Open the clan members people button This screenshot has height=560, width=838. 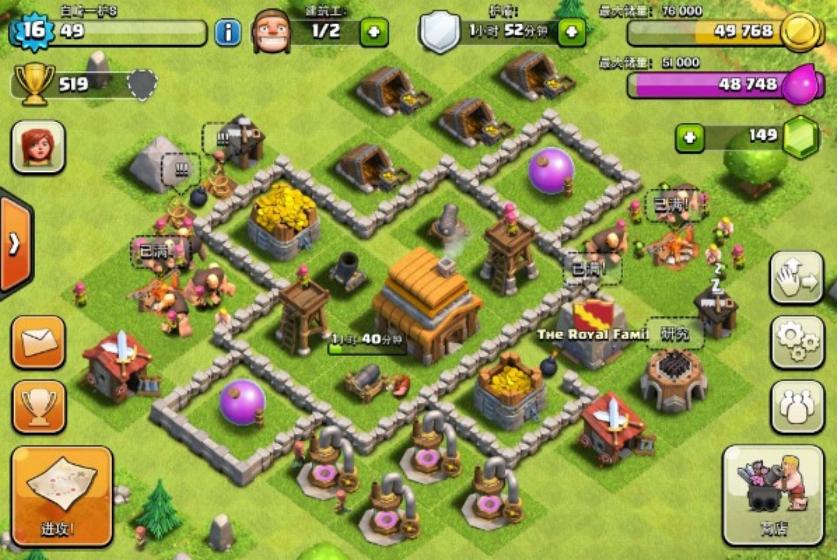pyautogui.click(x=797, y=406)
